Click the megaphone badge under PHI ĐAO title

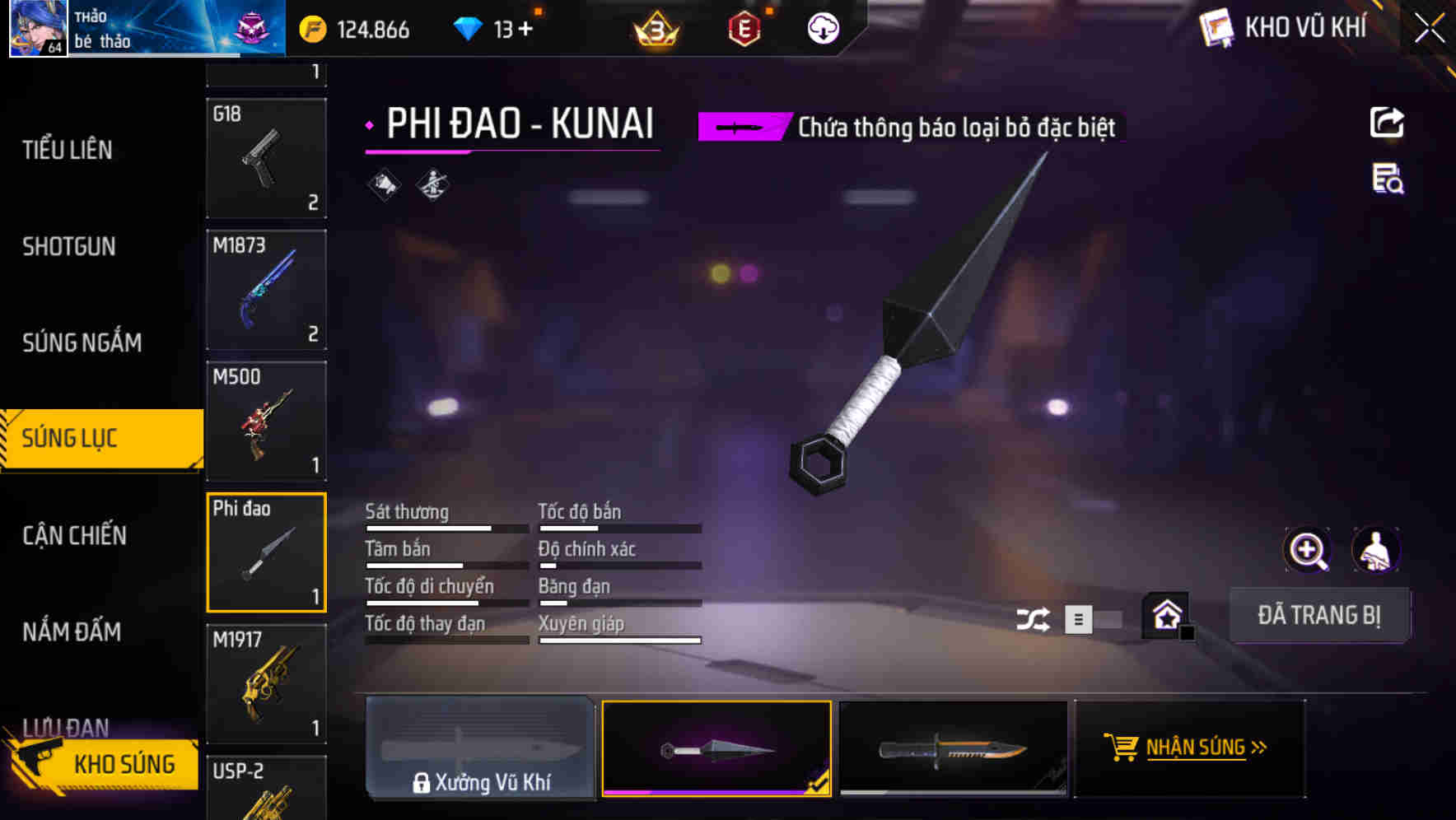[384, 183]
